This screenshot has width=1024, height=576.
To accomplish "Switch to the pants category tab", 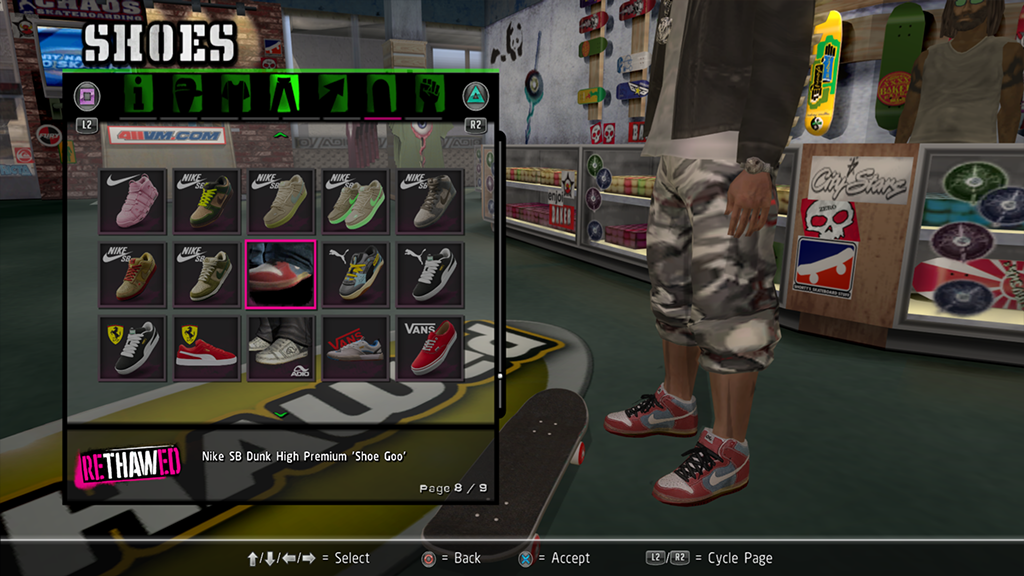I will pyautogui.click(x=284, y=96).
